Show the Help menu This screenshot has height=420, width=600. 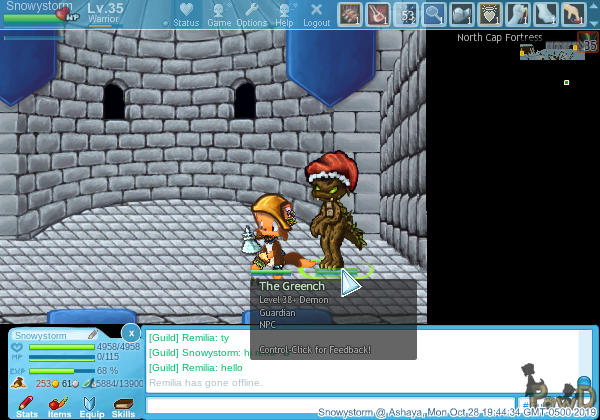pyautogui.click(x=284, y=14)
